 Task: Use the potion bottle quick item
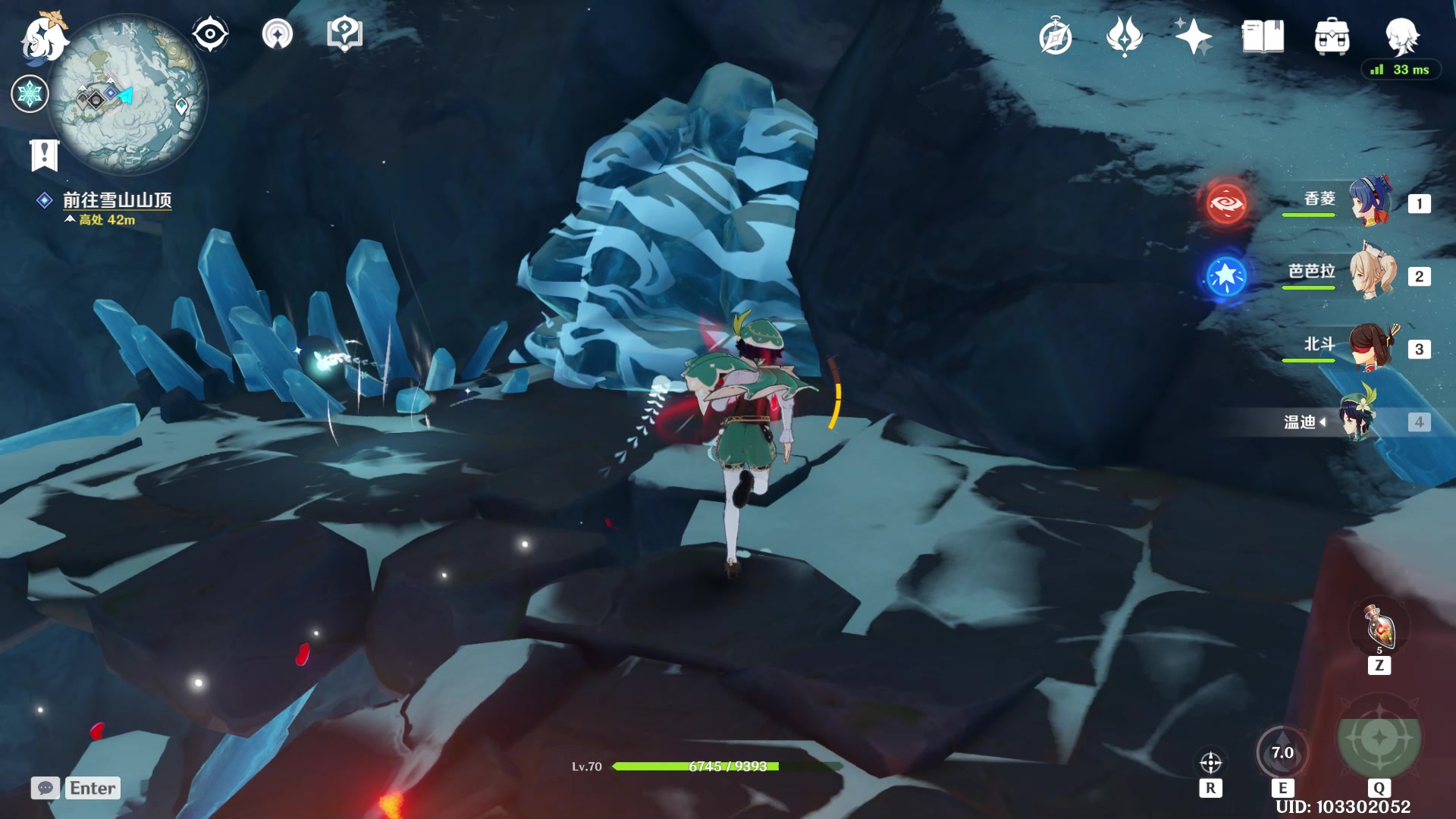tap(1379, 628)
